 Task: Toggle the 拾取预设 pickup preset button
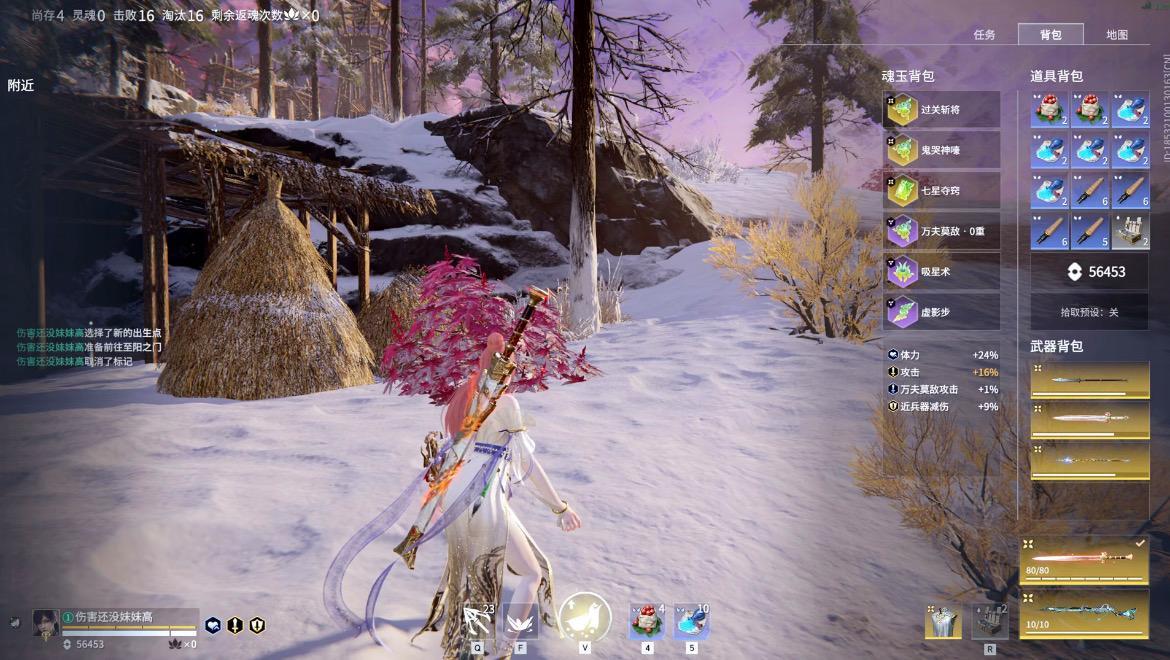(x=1090, y=312)
